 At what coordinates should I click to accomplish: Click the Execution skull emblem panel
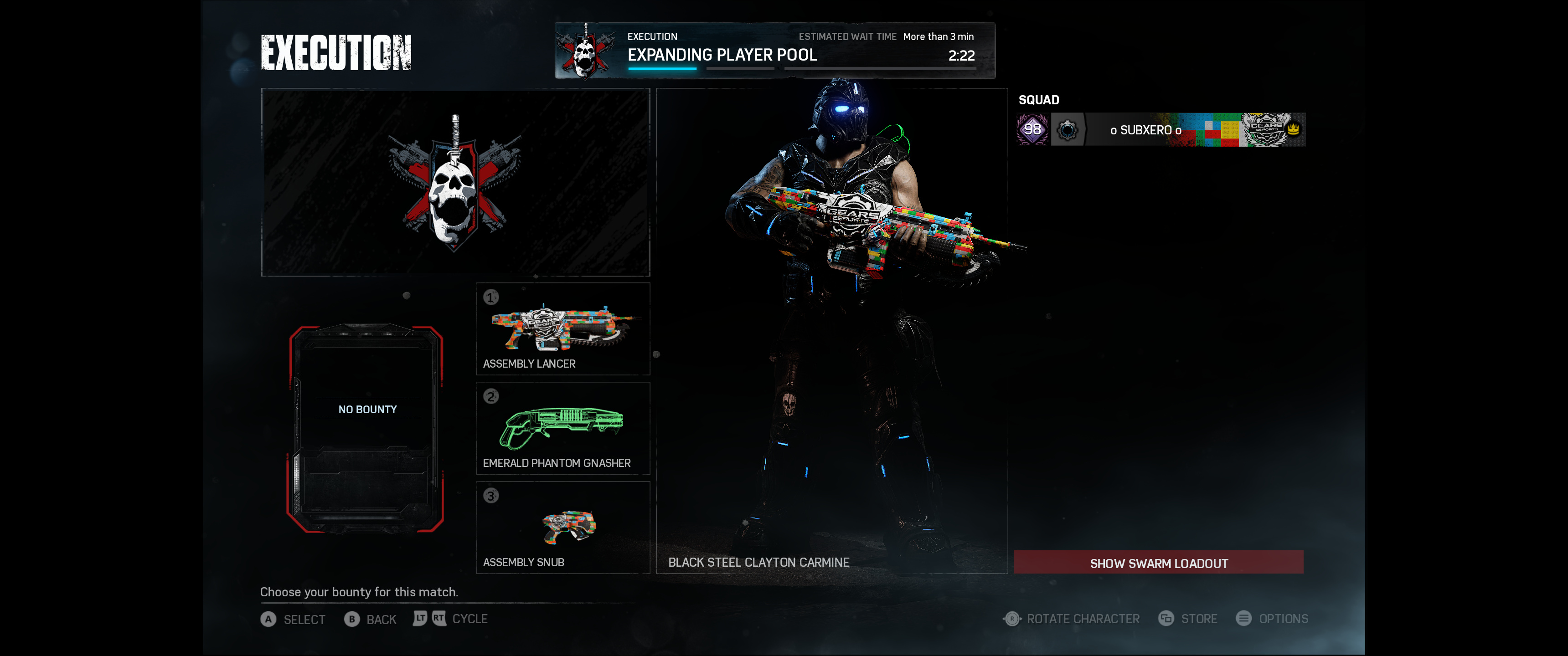coord(455,183)
